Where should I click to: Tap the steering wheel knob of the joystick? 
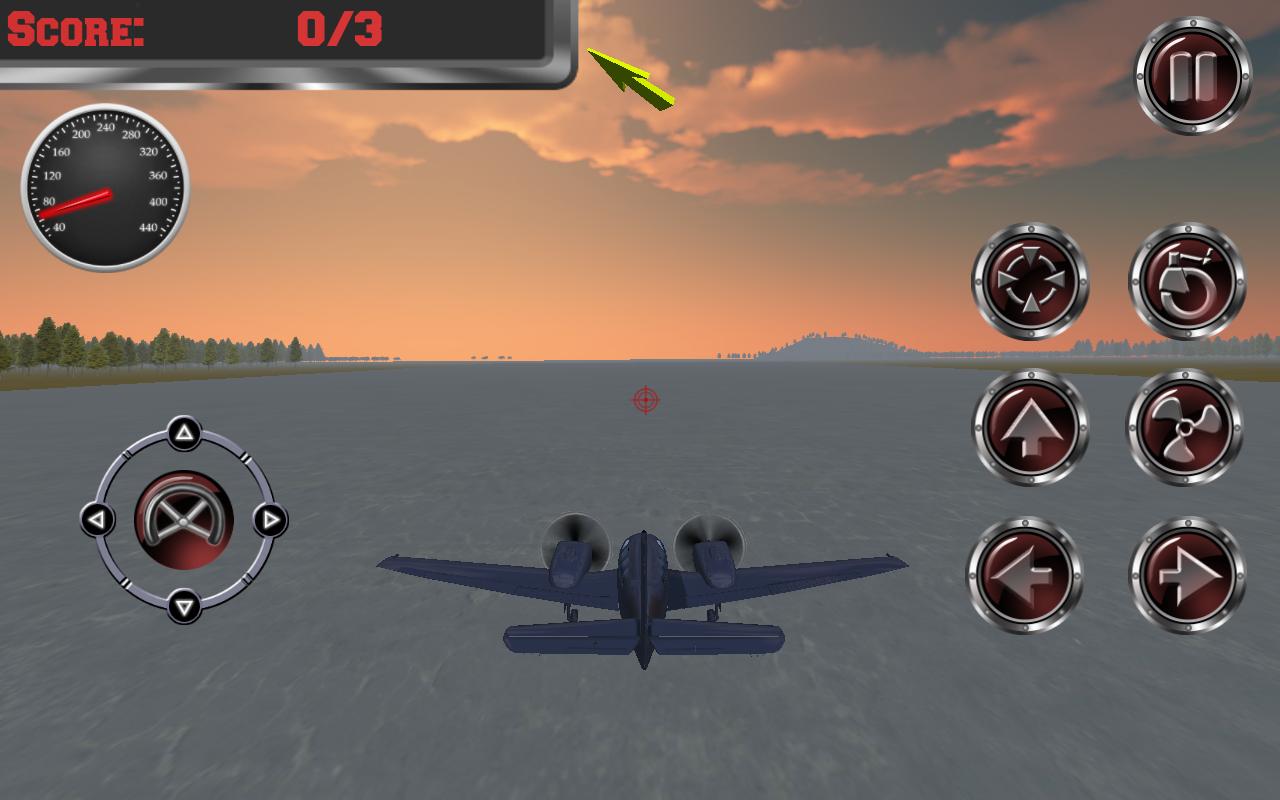tap(182, 518)
